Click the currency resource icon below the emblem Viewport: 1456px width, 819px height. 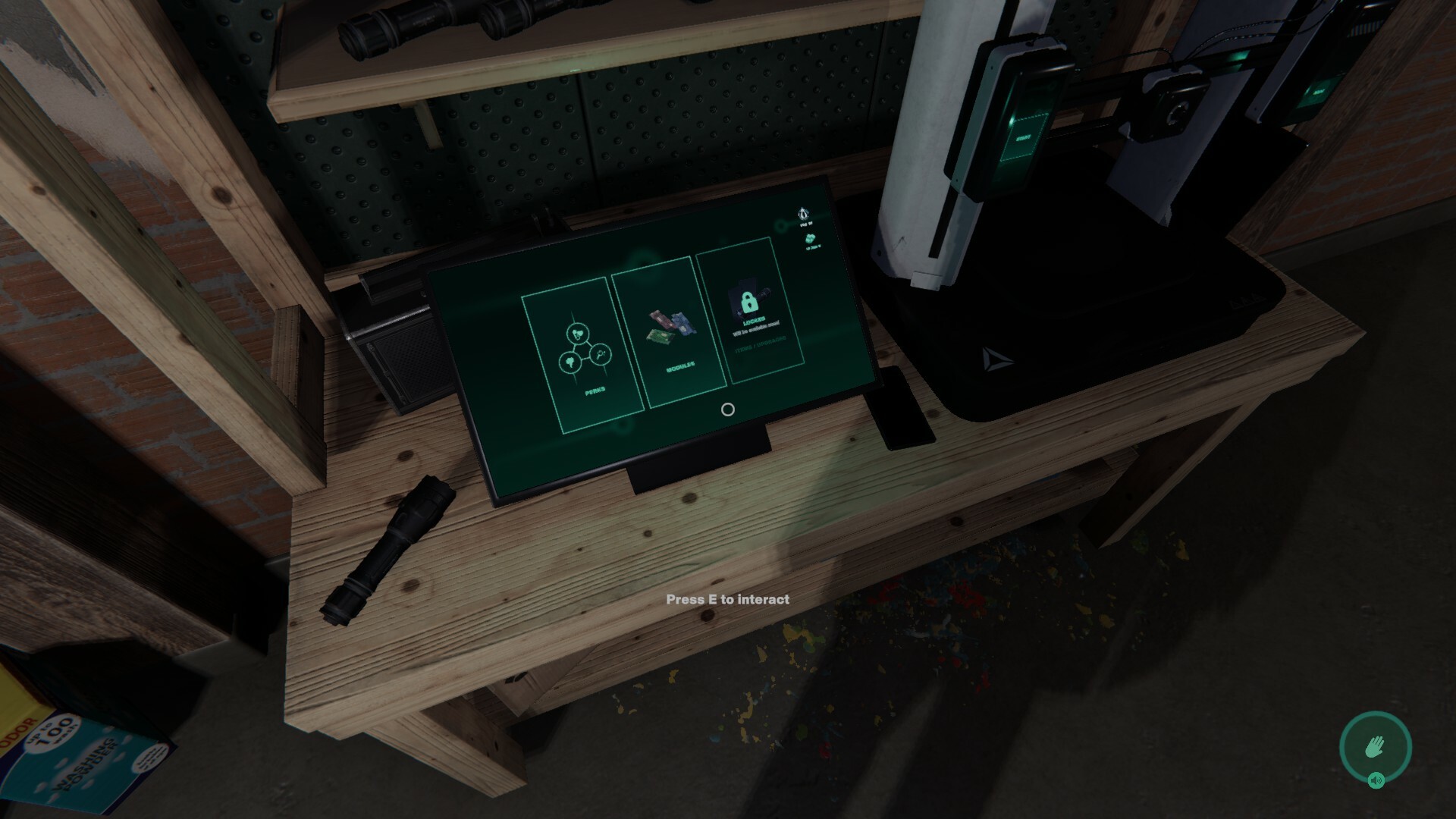coord(811,239)
